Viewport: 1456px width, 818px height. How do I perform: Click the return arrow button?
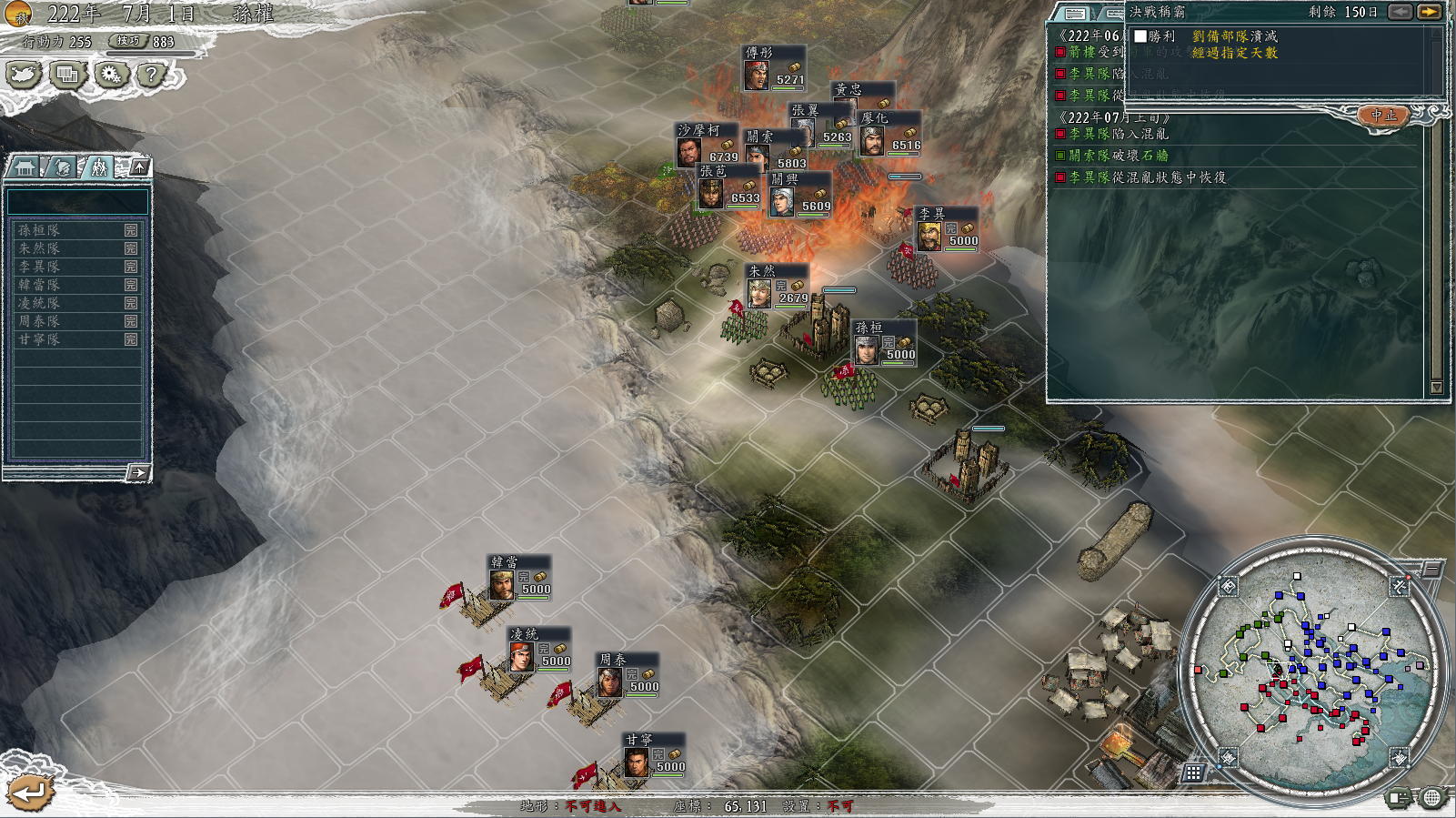30,793
